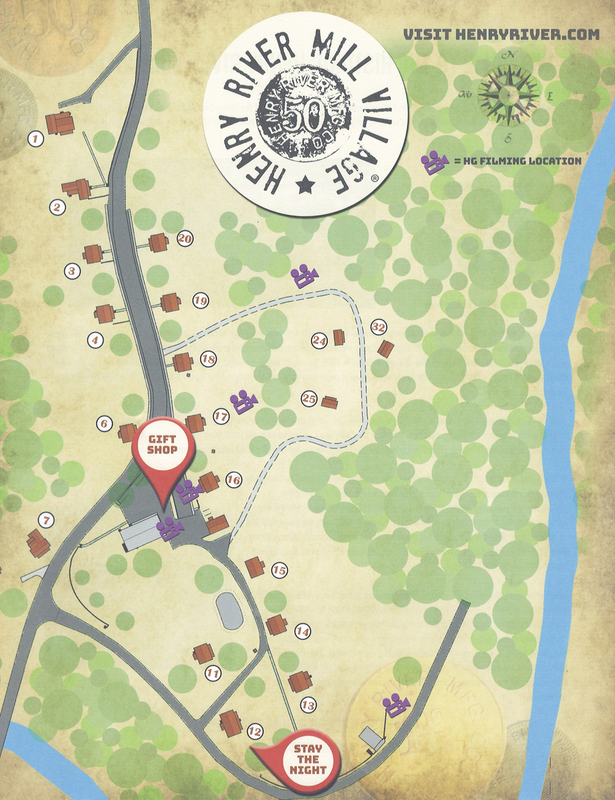Follow the Visit HenryRiver.com link
Screen dimensions: 615x800
point(500,33)
